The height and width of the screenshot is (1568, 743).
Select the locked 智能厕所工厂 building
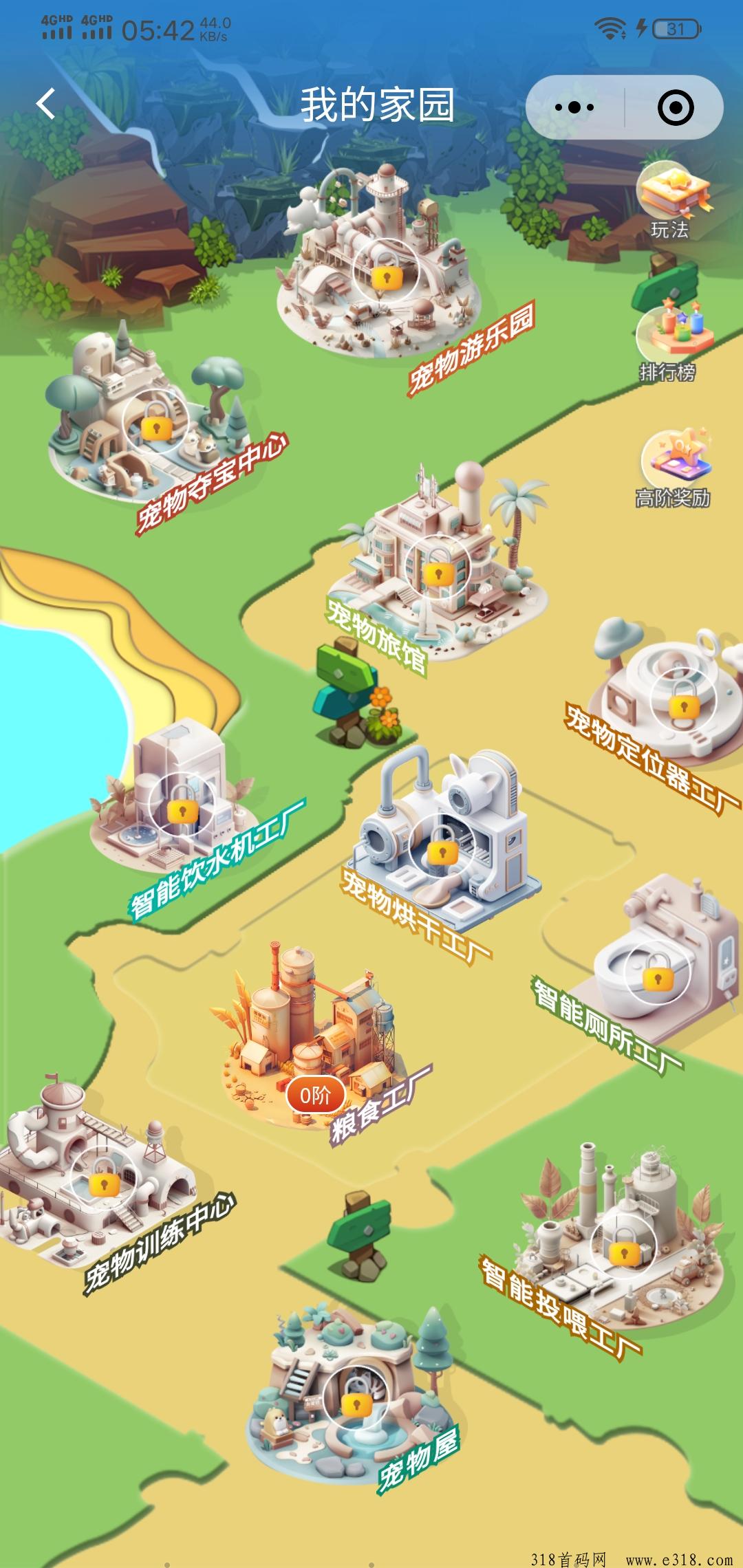pos(656,973)
